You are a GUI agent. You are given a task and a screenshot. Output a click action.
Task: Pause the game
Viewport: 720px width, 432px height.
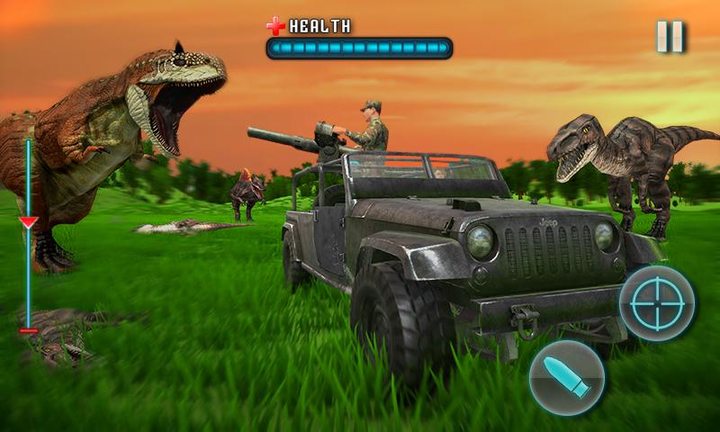click(670, 37)
